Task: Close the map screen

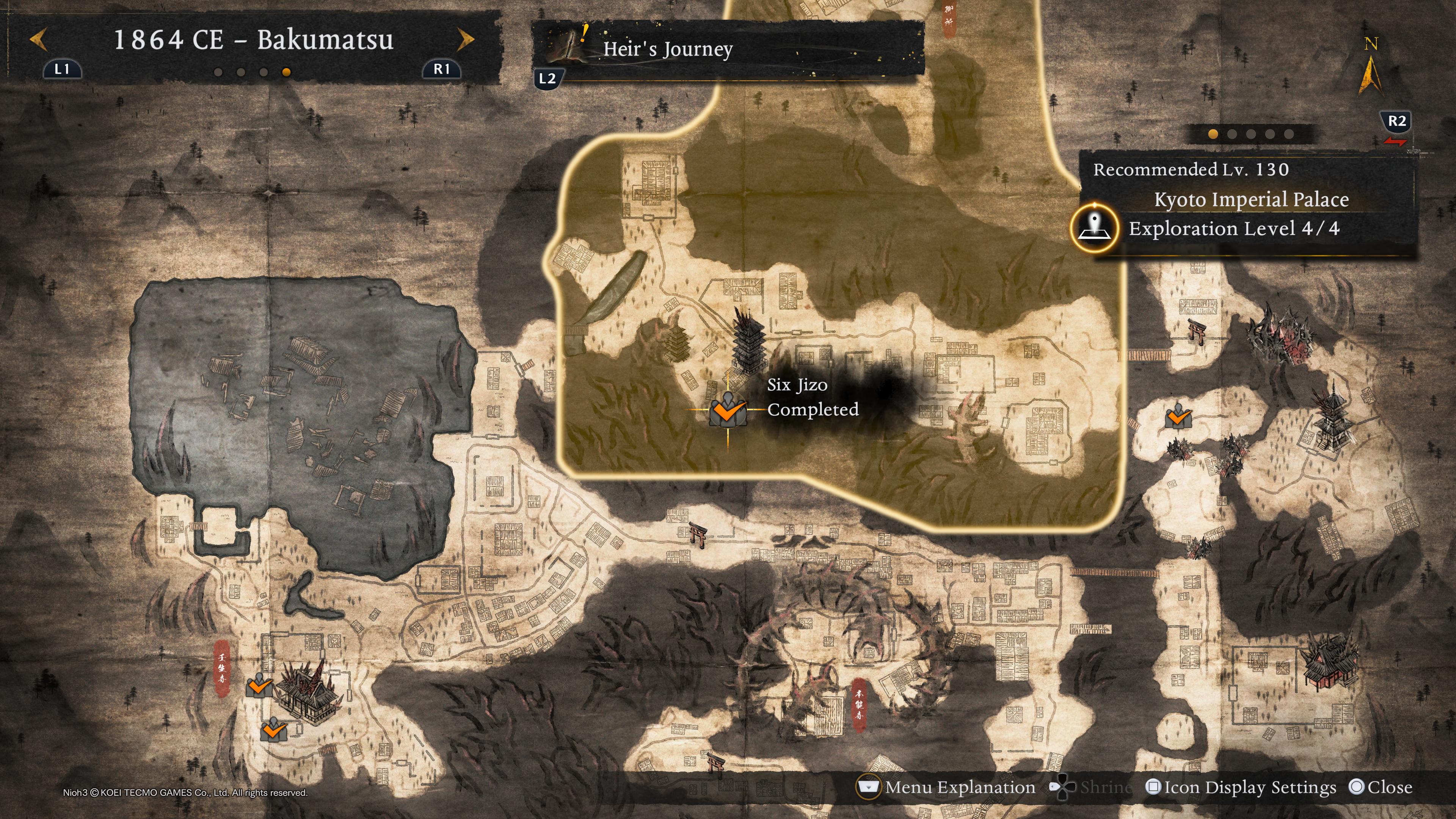Action: 1380,788
